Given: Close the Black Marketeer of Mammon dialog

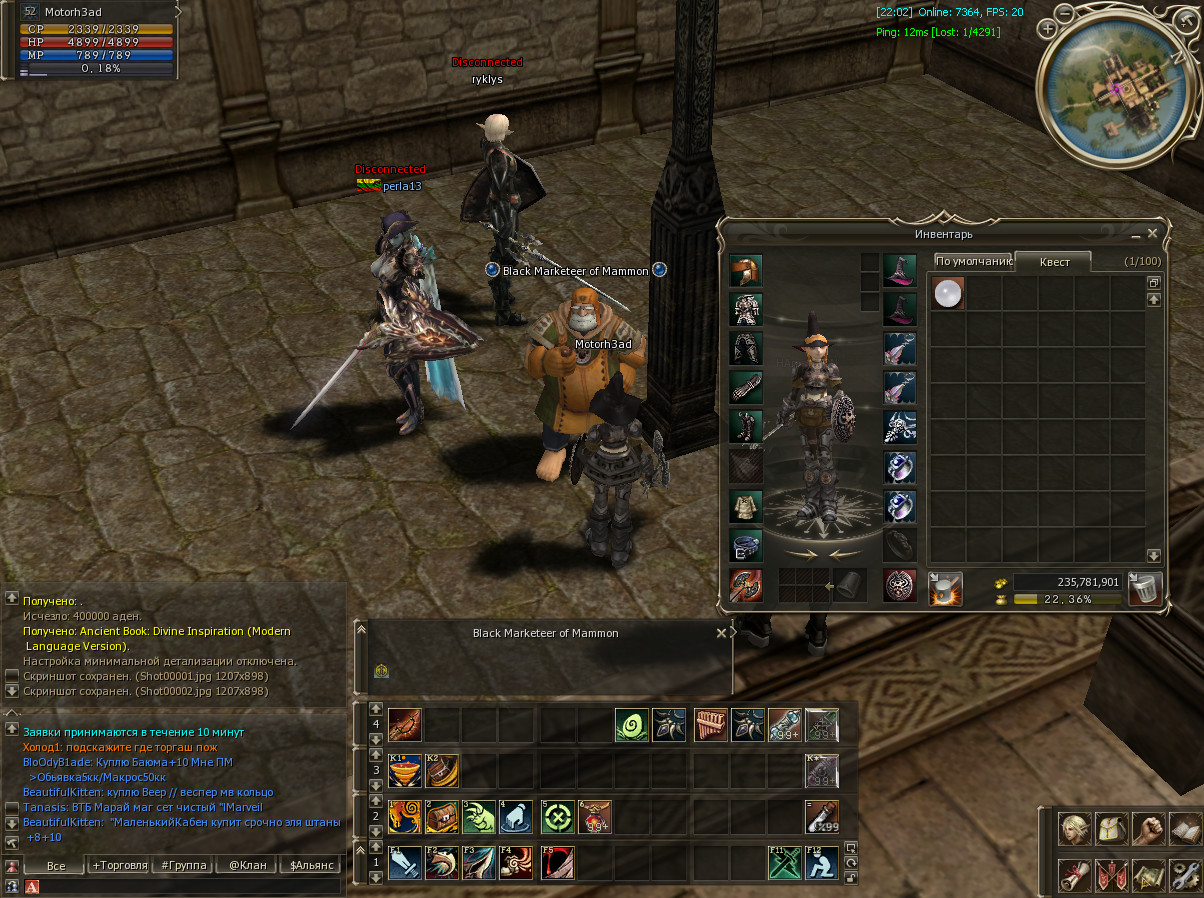Looking at the screenshot, I should point(722,633).
